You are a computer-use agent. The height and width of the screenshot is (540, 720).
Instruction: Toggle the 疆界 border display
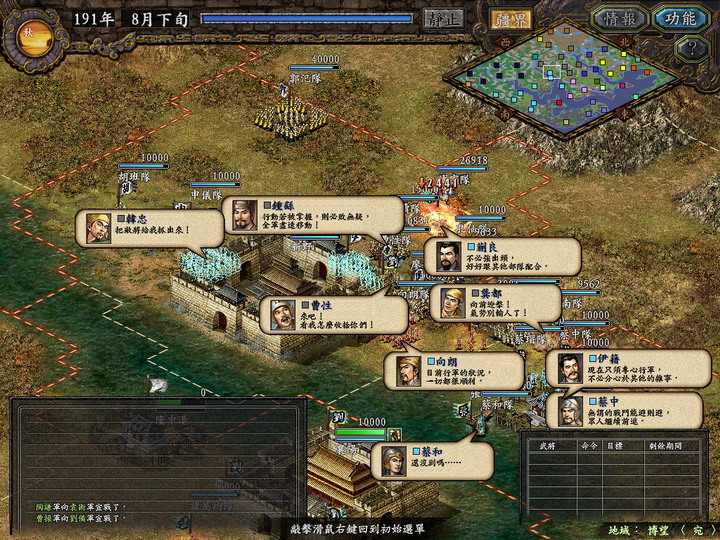coord(511,19)
